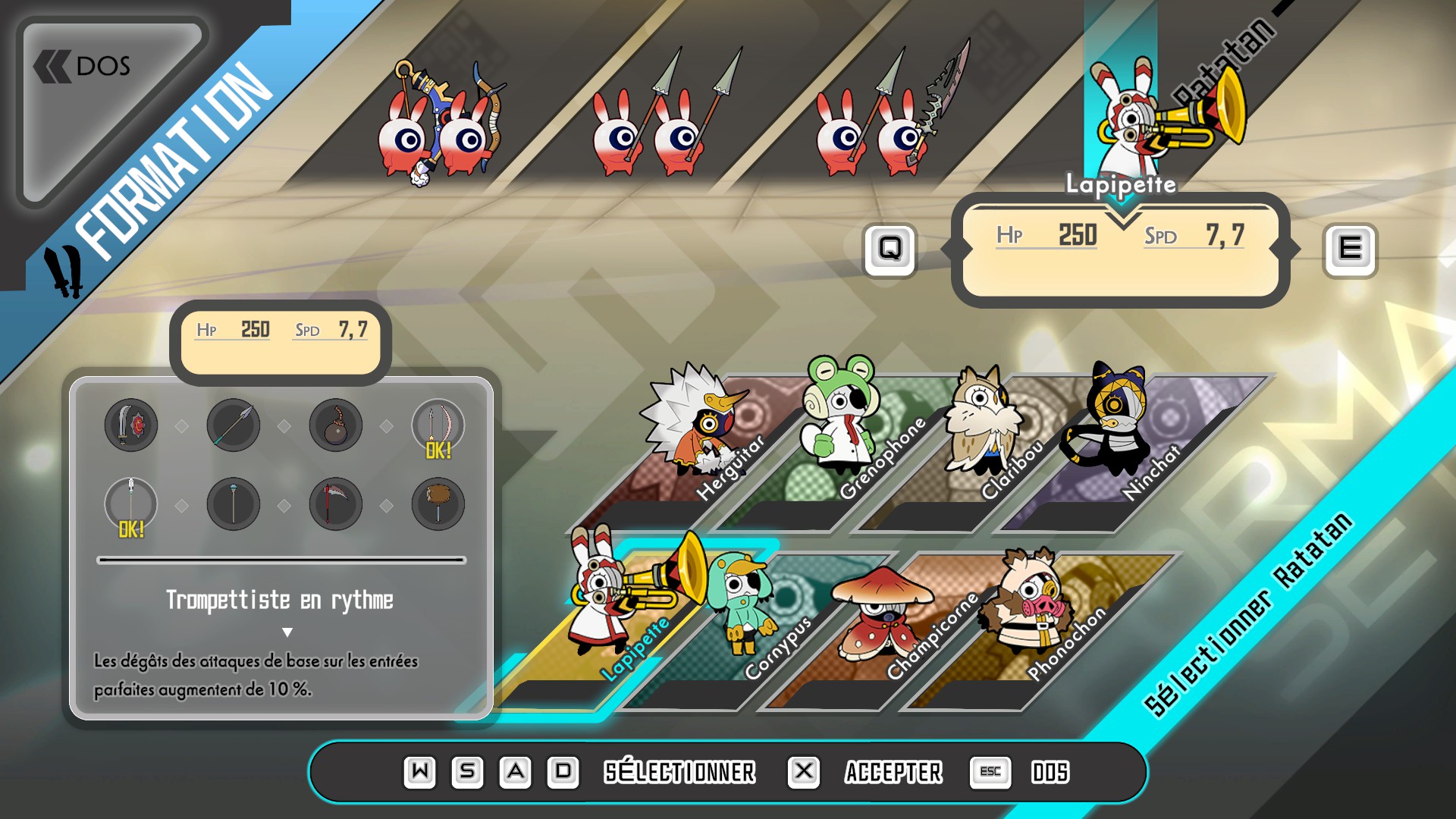Select the Ninchat cat tile
The width and height of the screenshot is (1456, 819).
[1122, 440]
